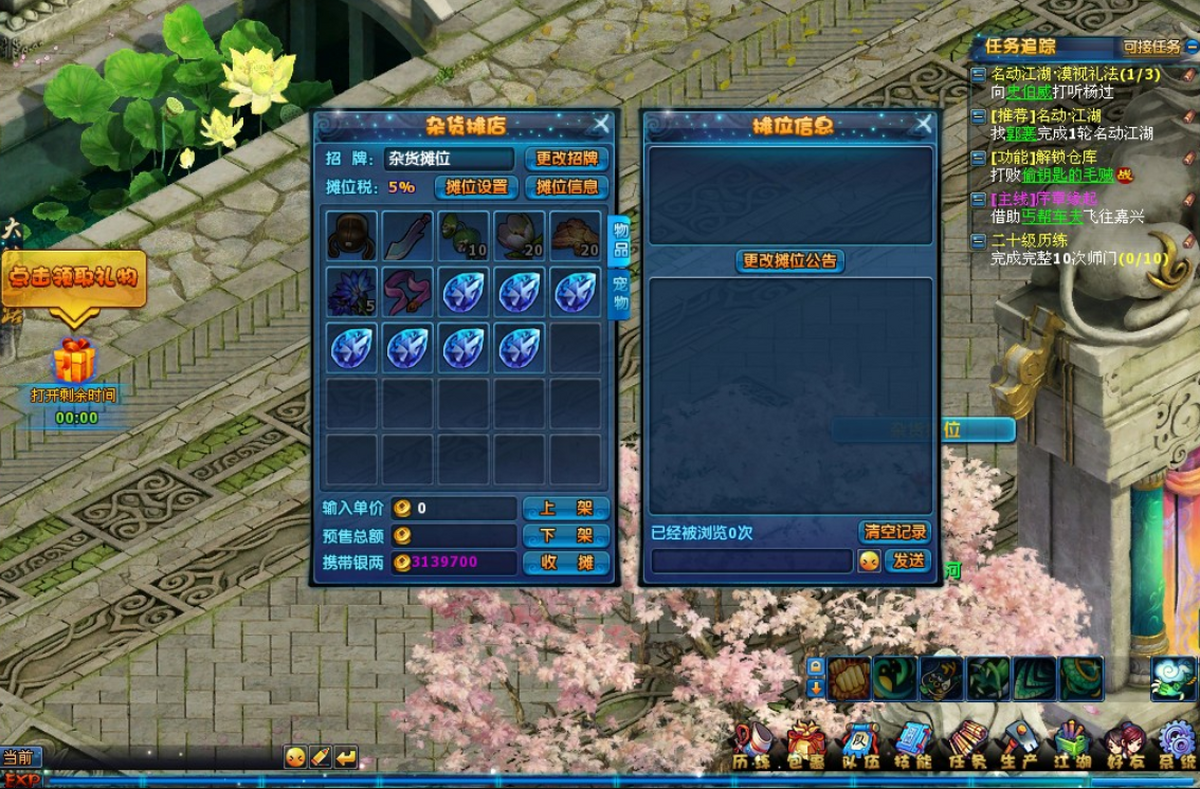Open the 包裹 (bag) menu icon

click(x=806, y=745)
